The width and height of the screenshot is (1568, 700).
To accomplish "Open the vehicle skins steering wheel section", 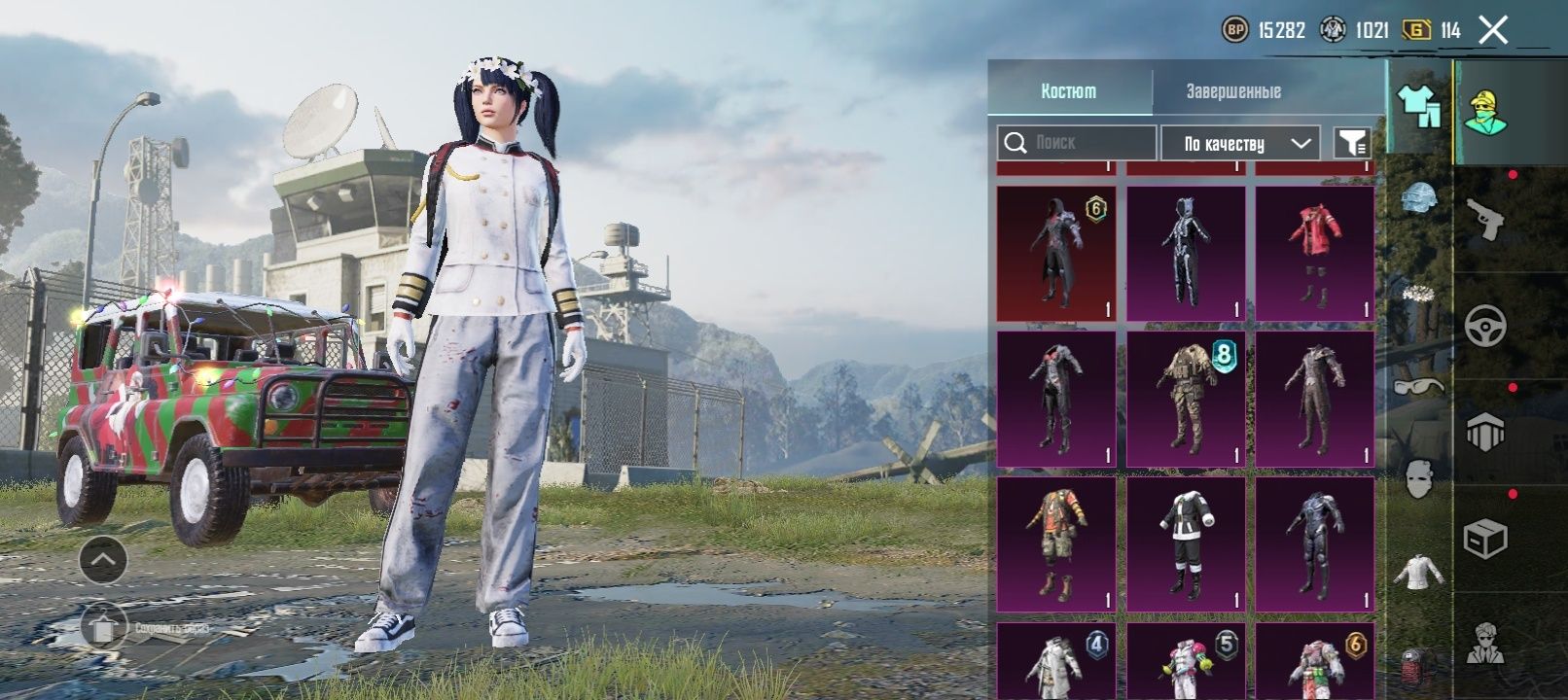I will click(1485, 326).
